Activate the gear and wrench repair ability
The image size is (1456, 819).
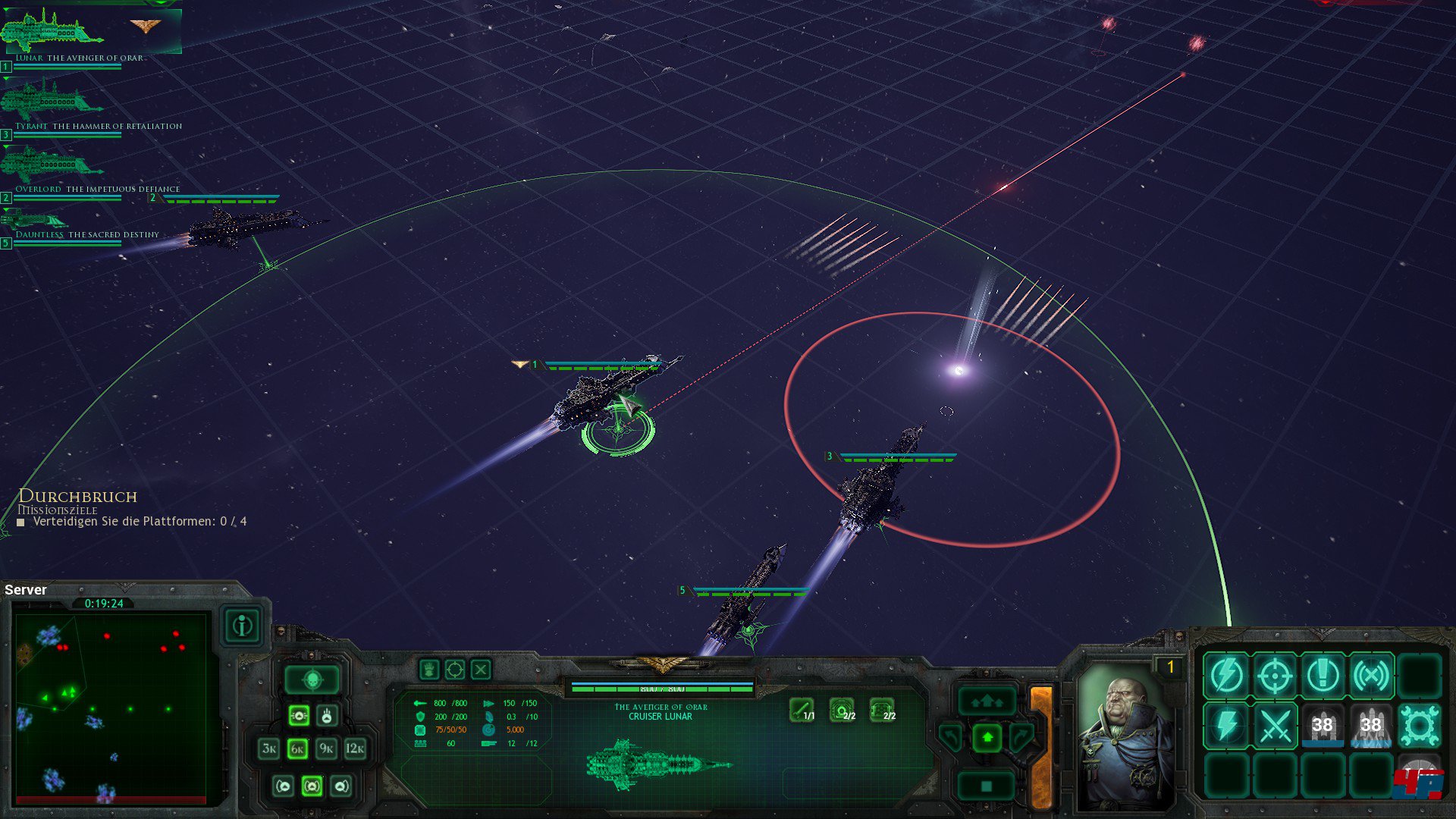1419,726
